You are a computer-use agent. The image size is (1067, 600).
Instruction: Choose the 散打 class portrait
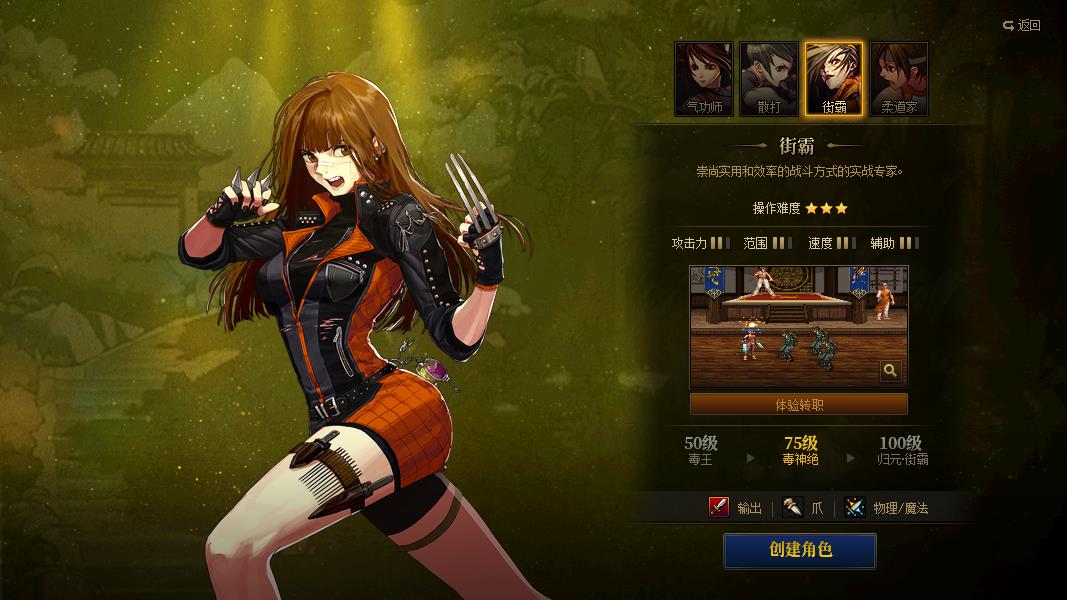769,78
